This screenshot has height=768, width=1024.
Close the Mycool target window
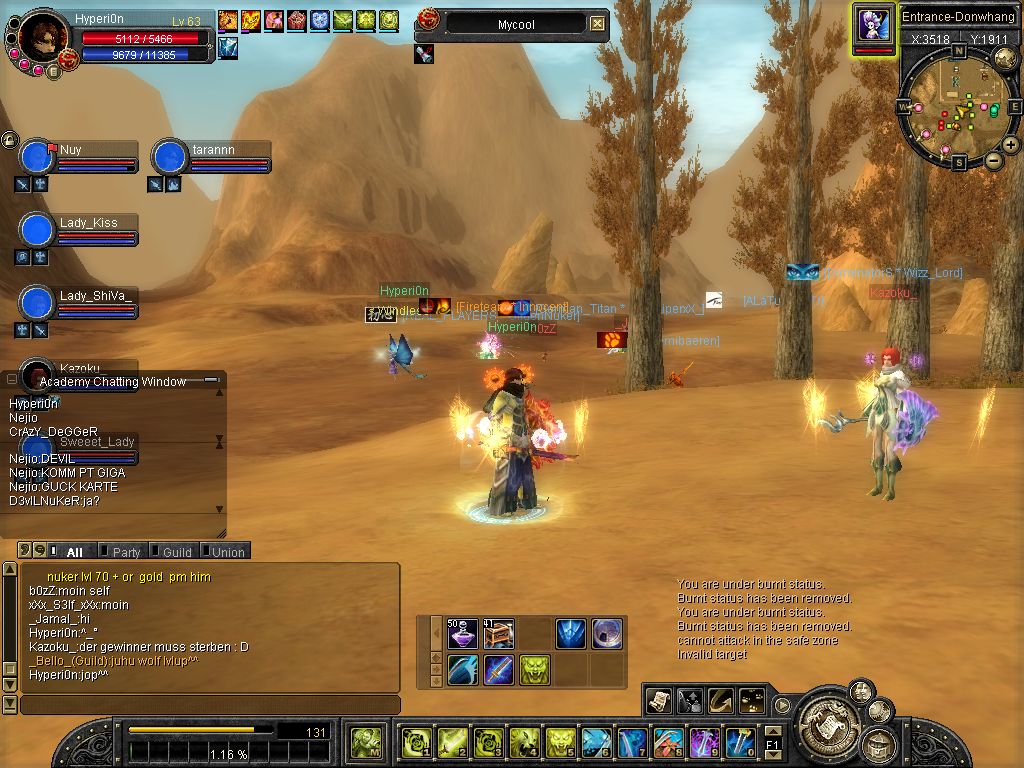(x=597, y=23)
